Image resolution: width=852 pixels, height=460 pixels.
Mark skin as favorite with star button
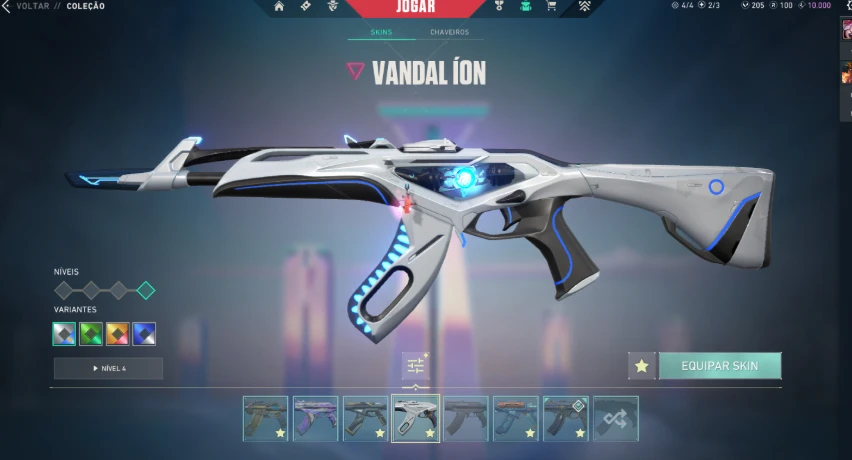(x=642, y=366)
